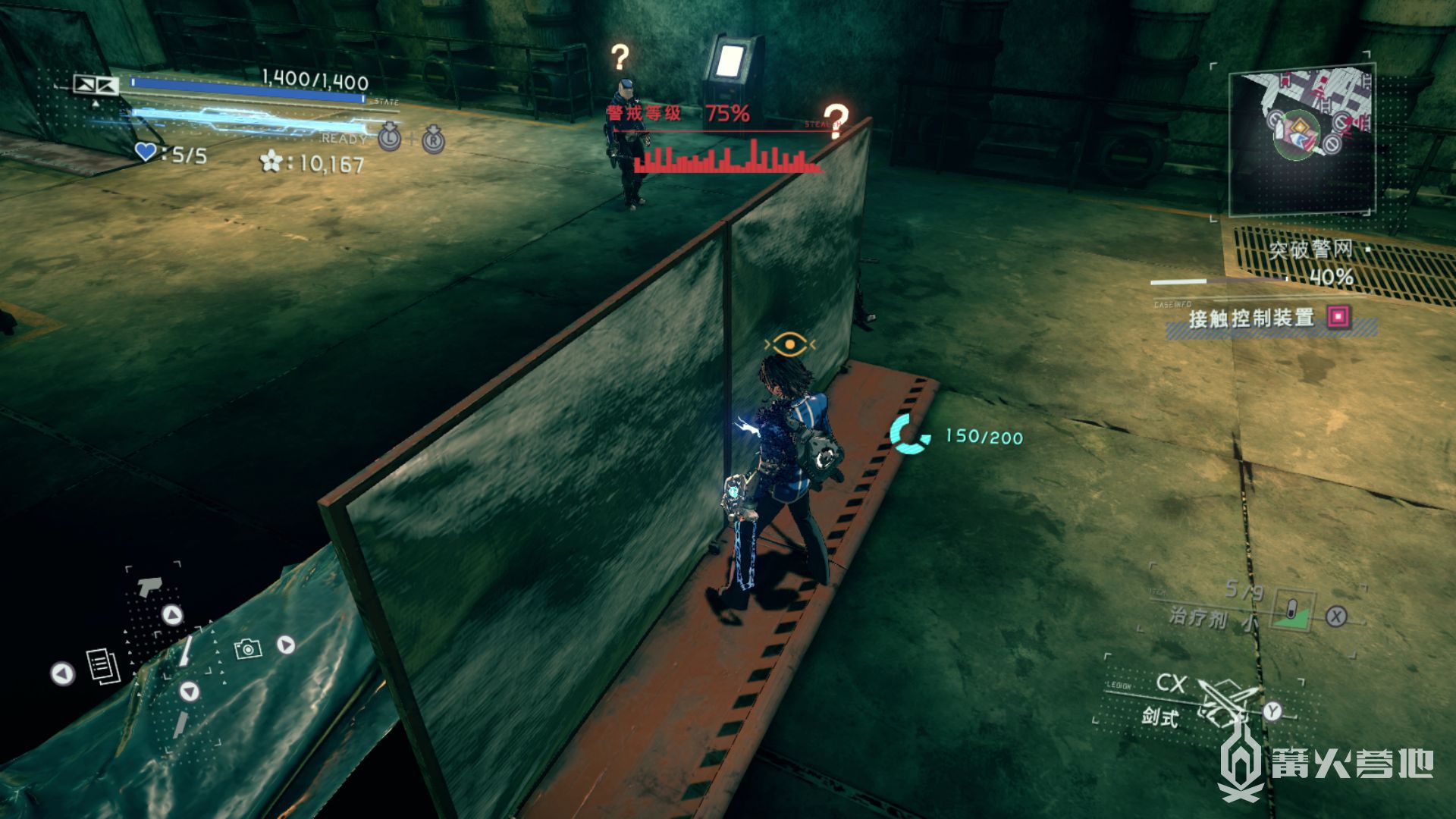Click the eye detection indicator above character
The width and height of the screenshot is (1456, 819).
[x=789, y=345]
